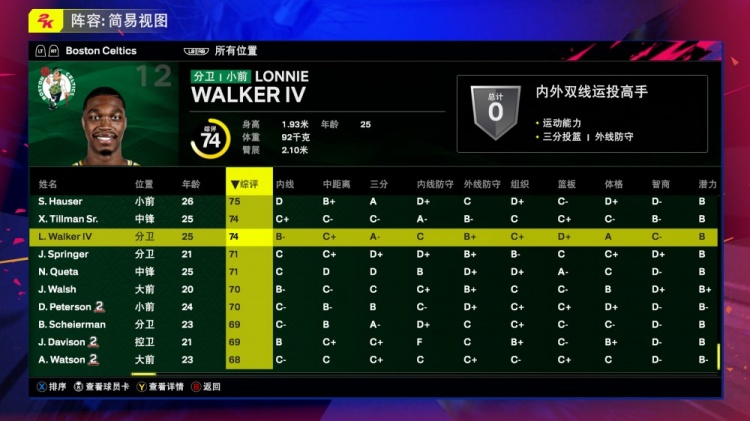The width and height of the screenshot is (750, 421).
Task: Select the J. Davison roster row
Action: [x=64, y=342]
